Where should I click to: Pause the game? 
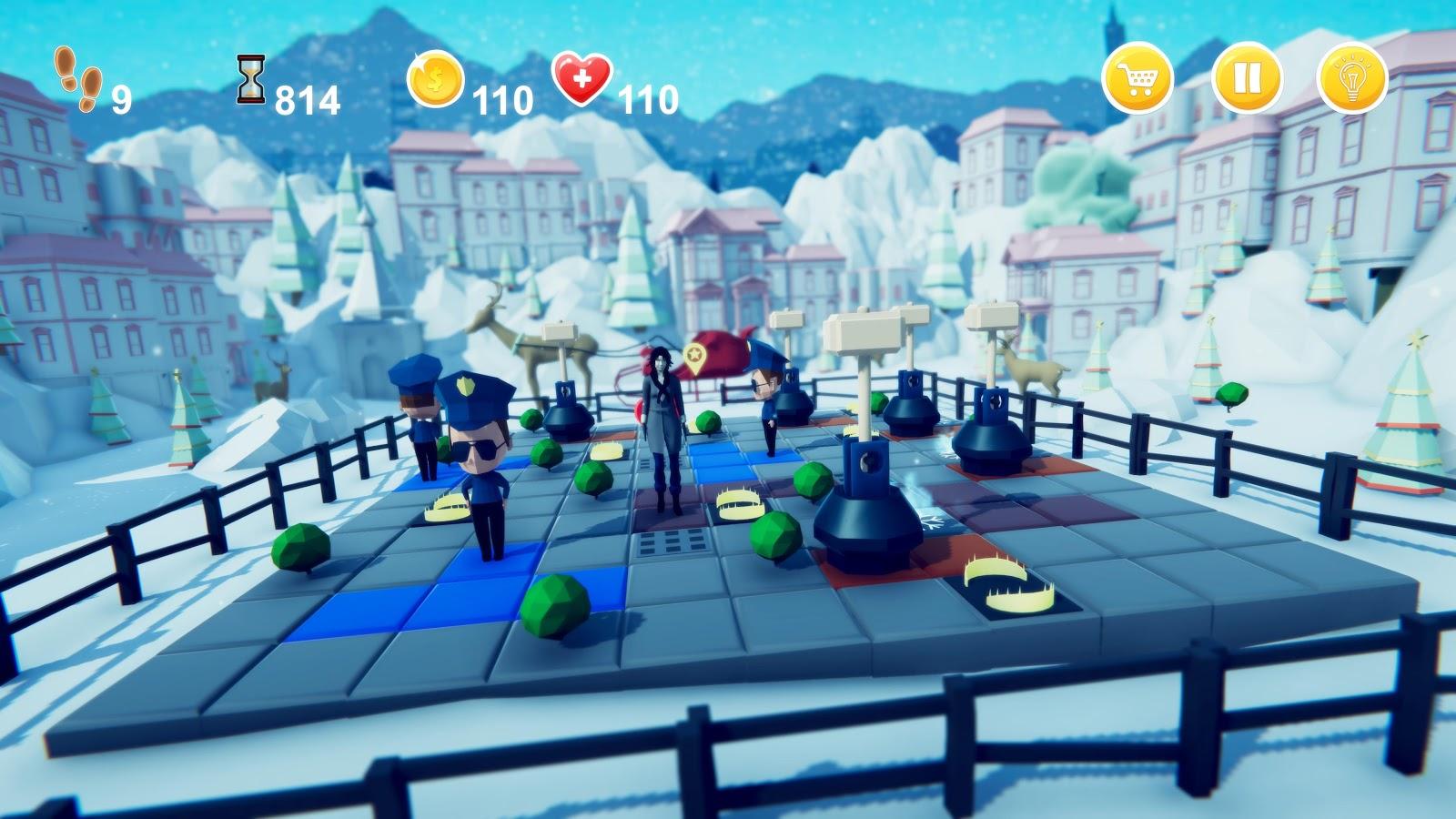pyautogui.click(x=1247, y=79)
